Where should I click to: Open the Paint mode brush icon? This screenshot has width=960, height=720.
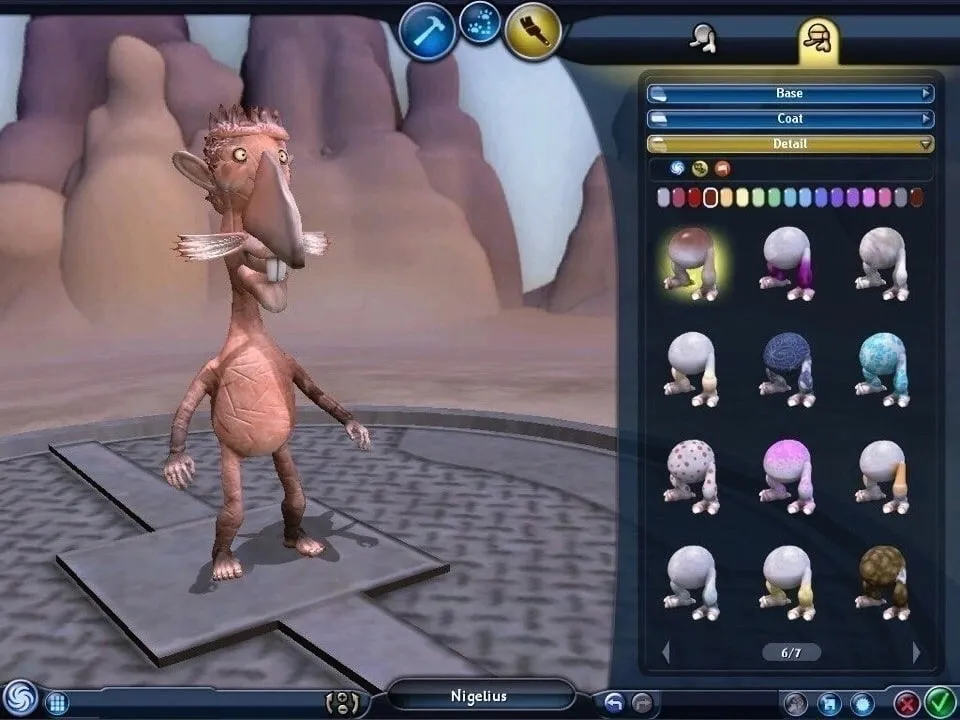click(532, 31)
